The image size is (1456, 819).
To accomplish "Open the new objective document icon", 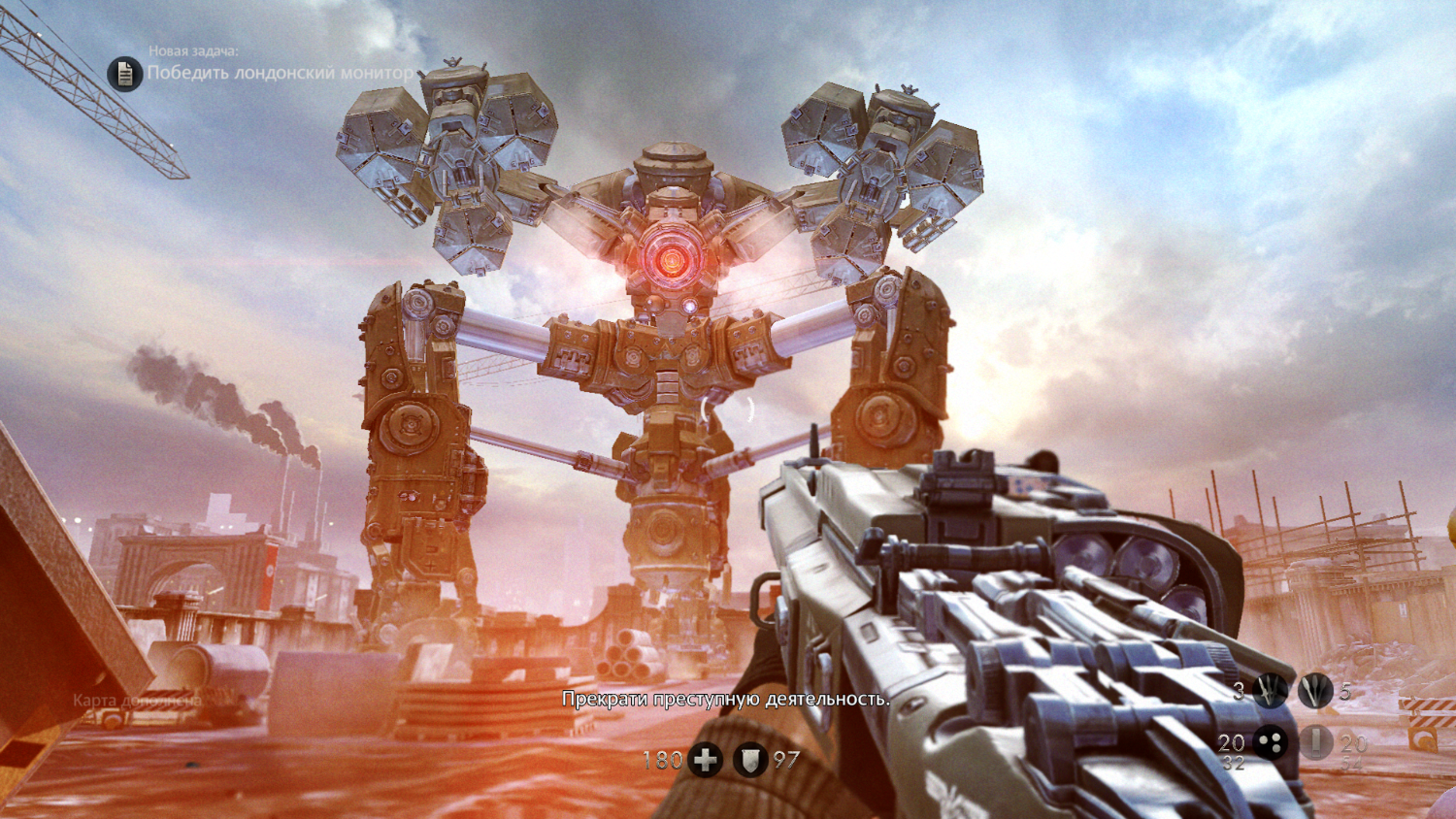I will tap(124, 73).
